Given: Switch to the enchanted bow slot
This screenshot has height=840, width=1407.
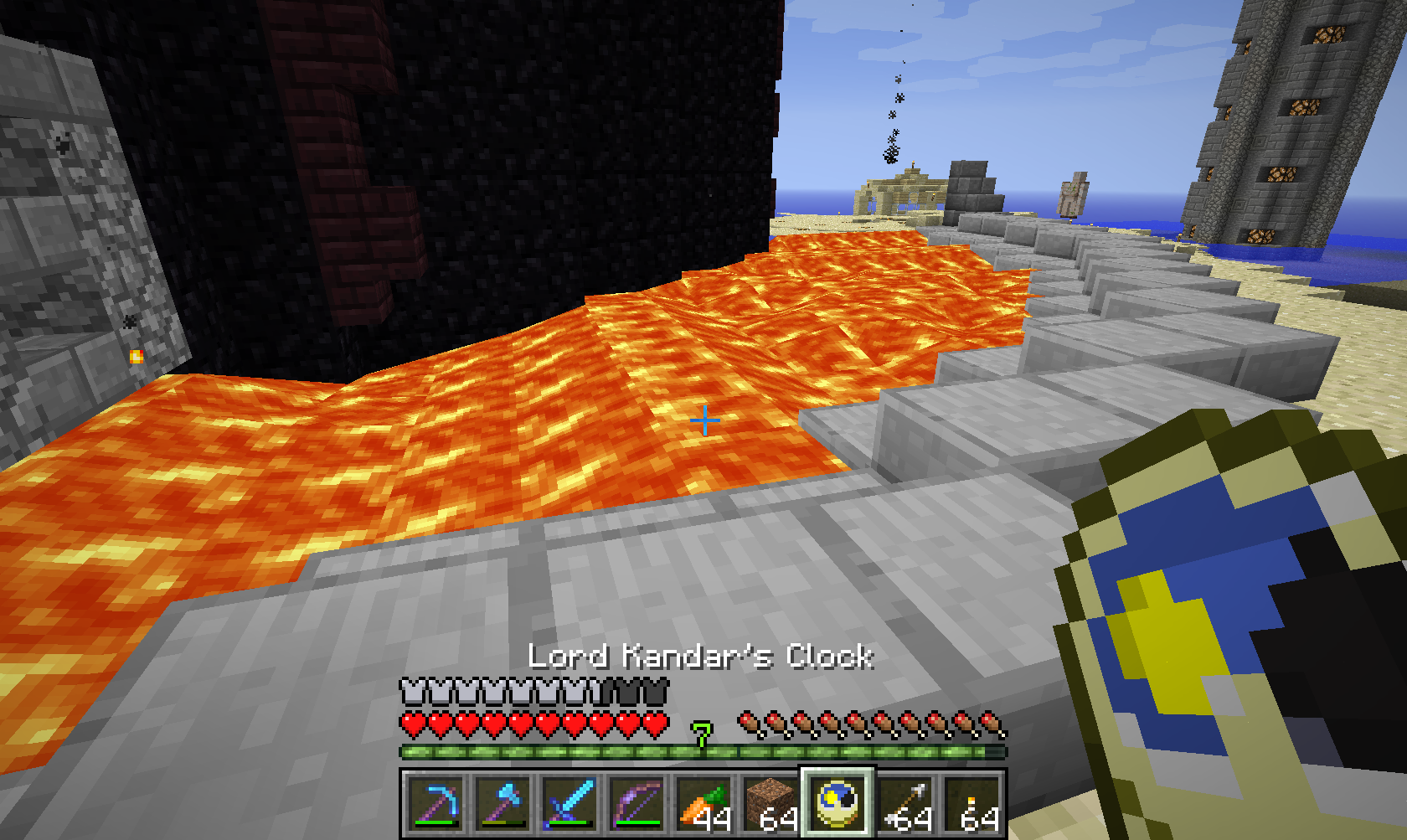Looking at the screenshot, I should pyautogui.click(x=636, y=804).
